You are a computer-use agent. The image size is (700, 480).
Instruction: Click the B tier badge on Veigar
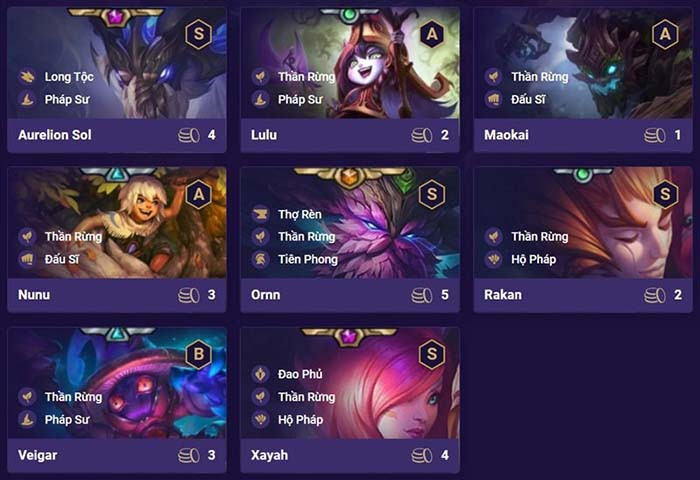click(198, 354)
